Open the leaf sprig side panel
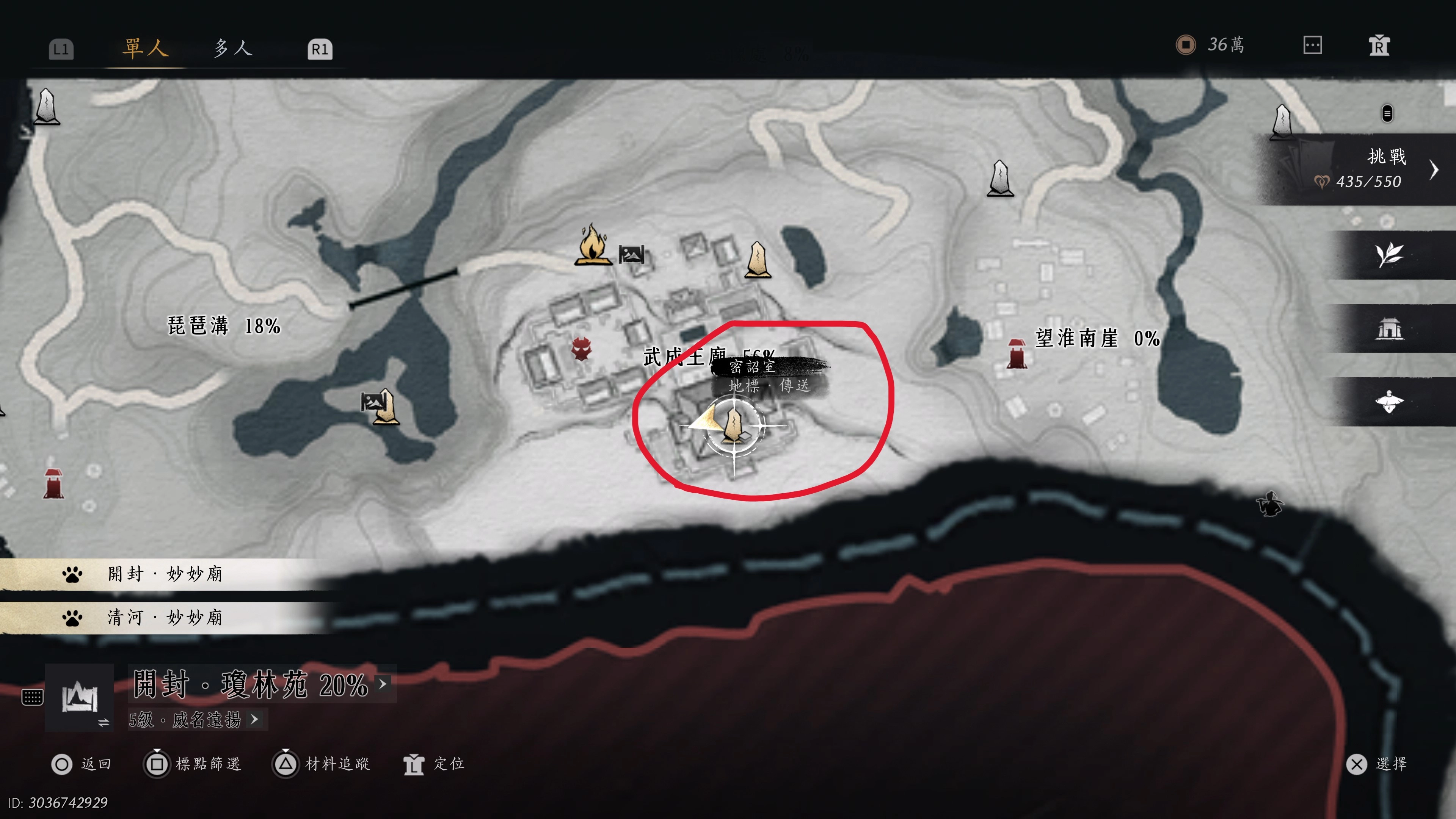Viewport: 1456px width, 819px height. pyautogui.click(x=1389, y=255)
